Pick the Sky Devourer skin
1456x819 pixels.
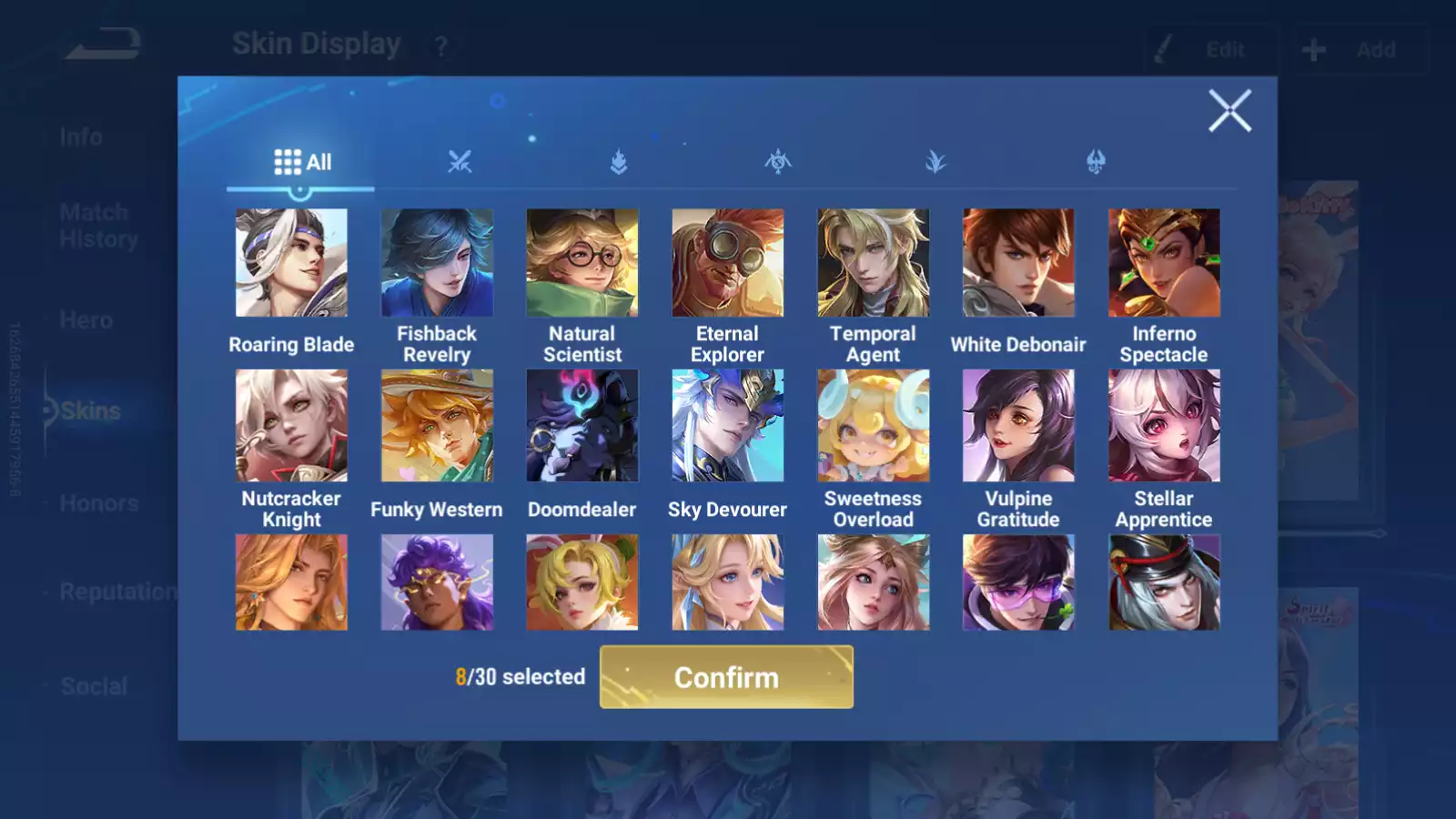pyautogui.click(x=727, y=426)
